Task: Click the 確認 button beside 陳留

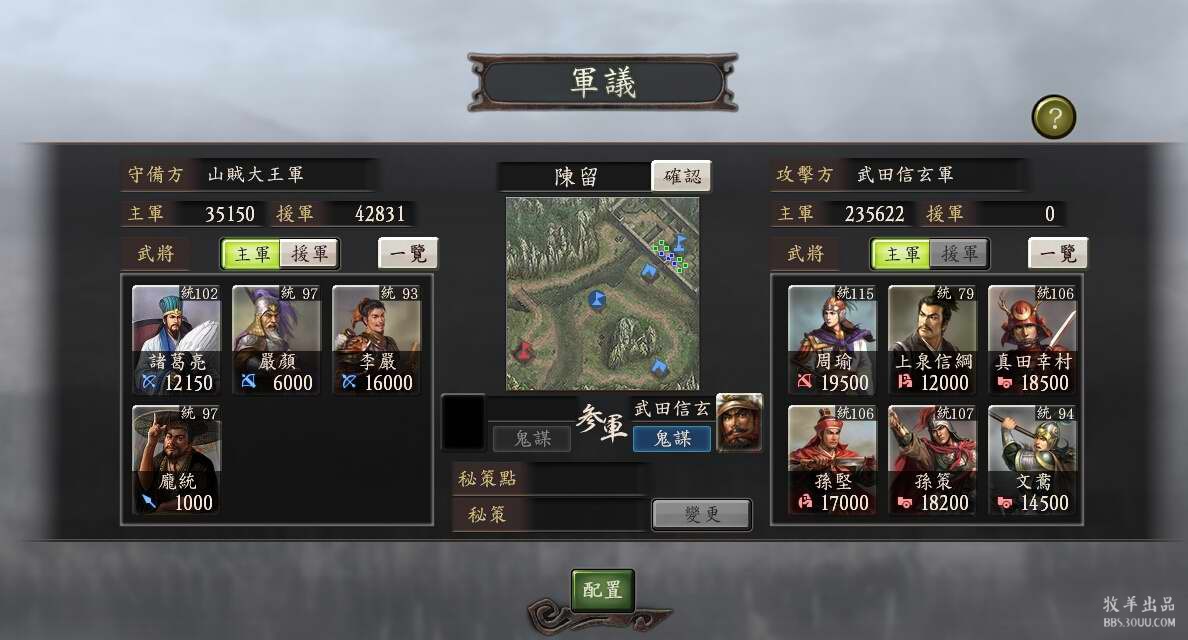Action: pos(682,176)
